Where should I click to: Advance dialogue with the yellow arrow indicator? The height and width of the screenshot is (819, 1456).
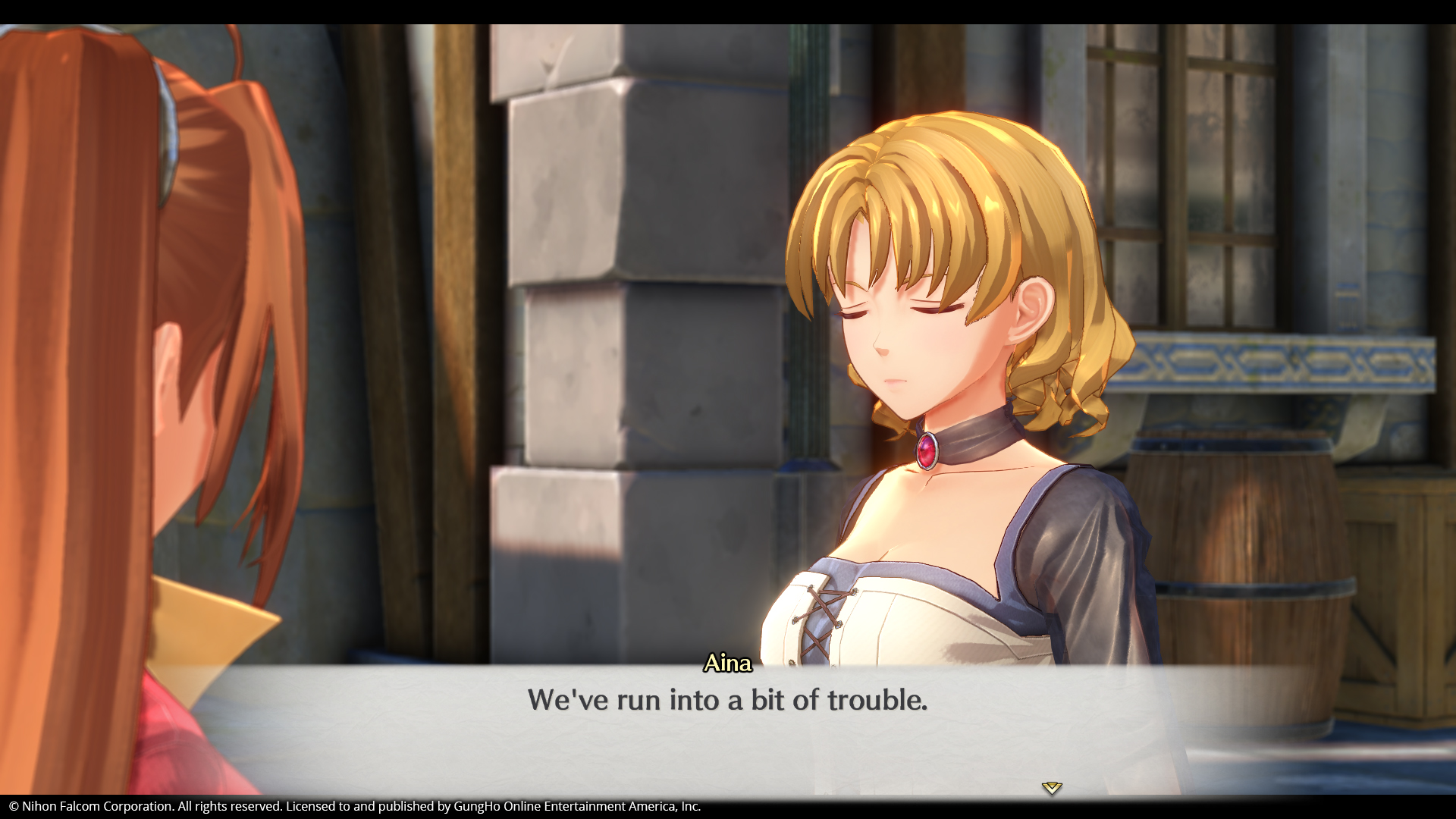(x=1051, y=788)
